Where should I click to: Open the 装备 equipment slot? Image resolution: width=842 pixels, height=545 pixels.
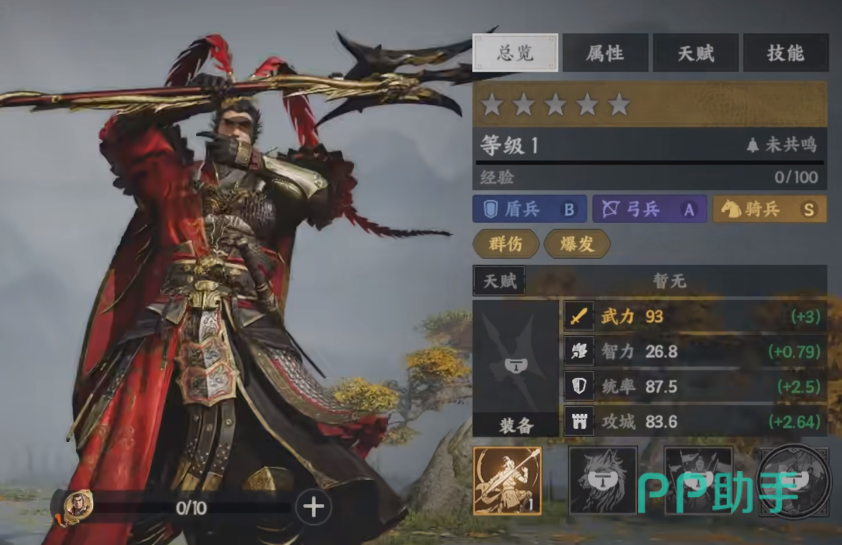pos(515,368)
